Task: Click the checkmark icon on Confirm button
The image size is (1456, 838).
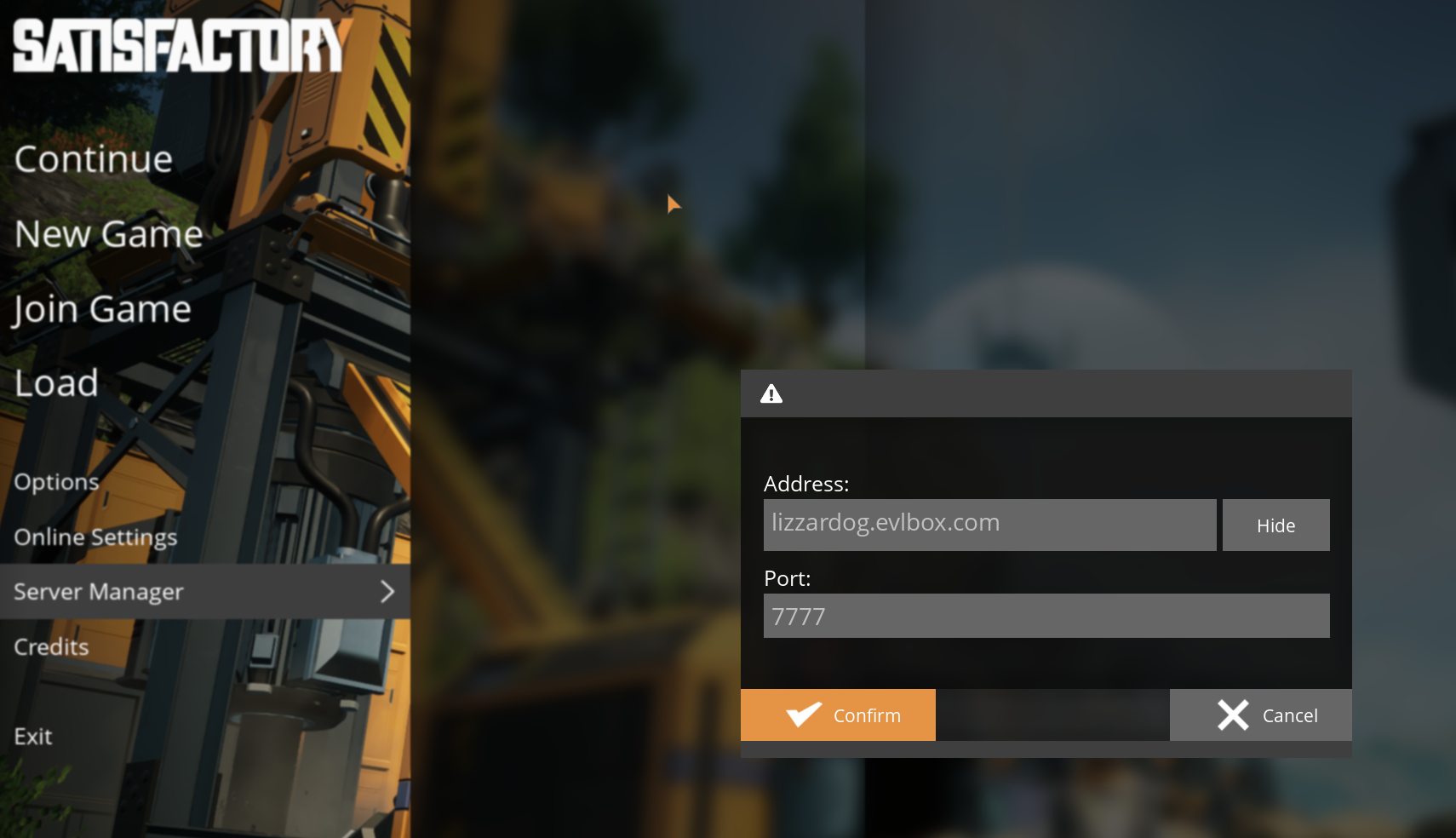Action: (x=801, y=715)
